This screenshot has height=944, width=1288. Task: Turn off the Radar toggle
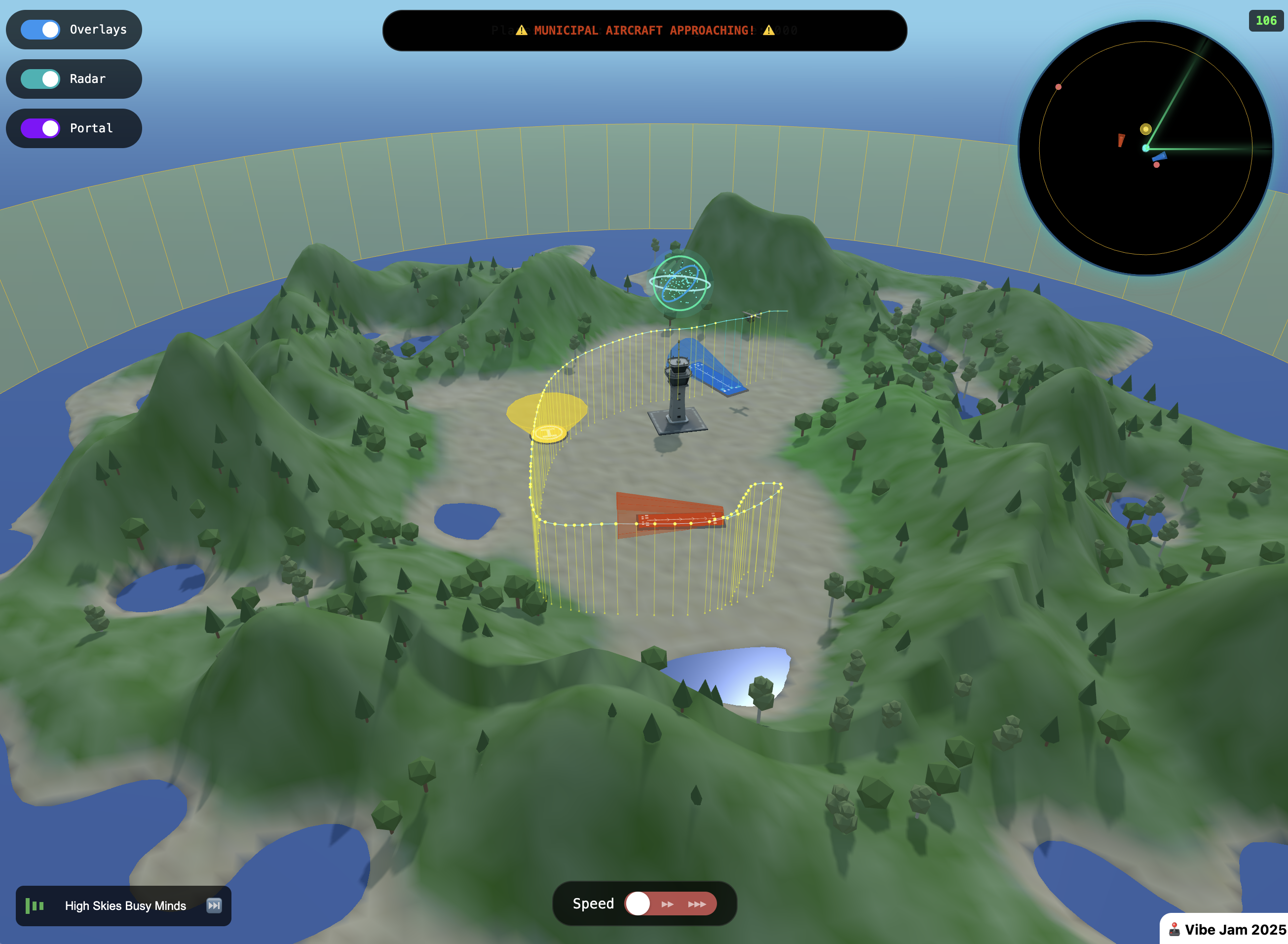coord(40,79)
